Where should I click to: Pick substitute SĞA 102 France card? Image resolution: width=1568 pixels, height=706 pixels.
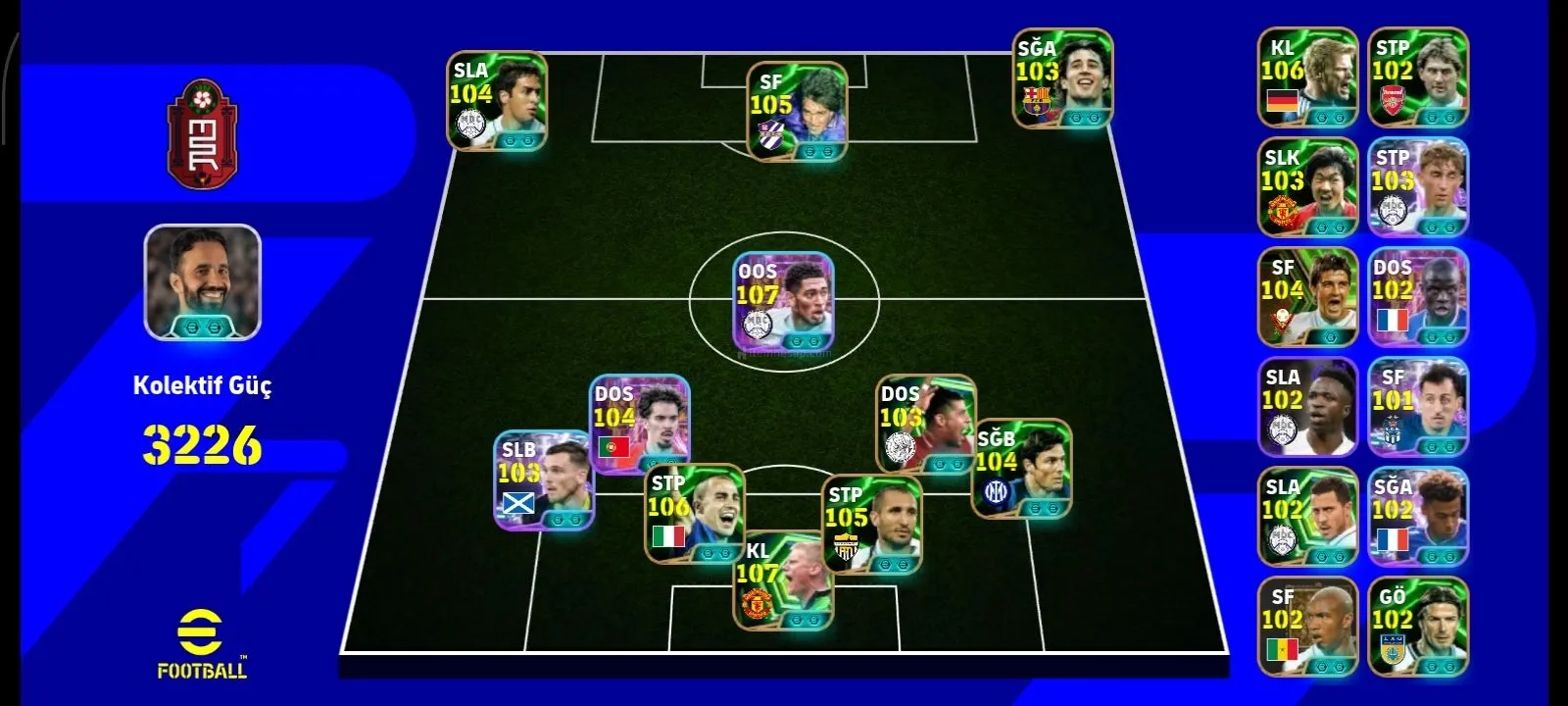click(1418, 518)
